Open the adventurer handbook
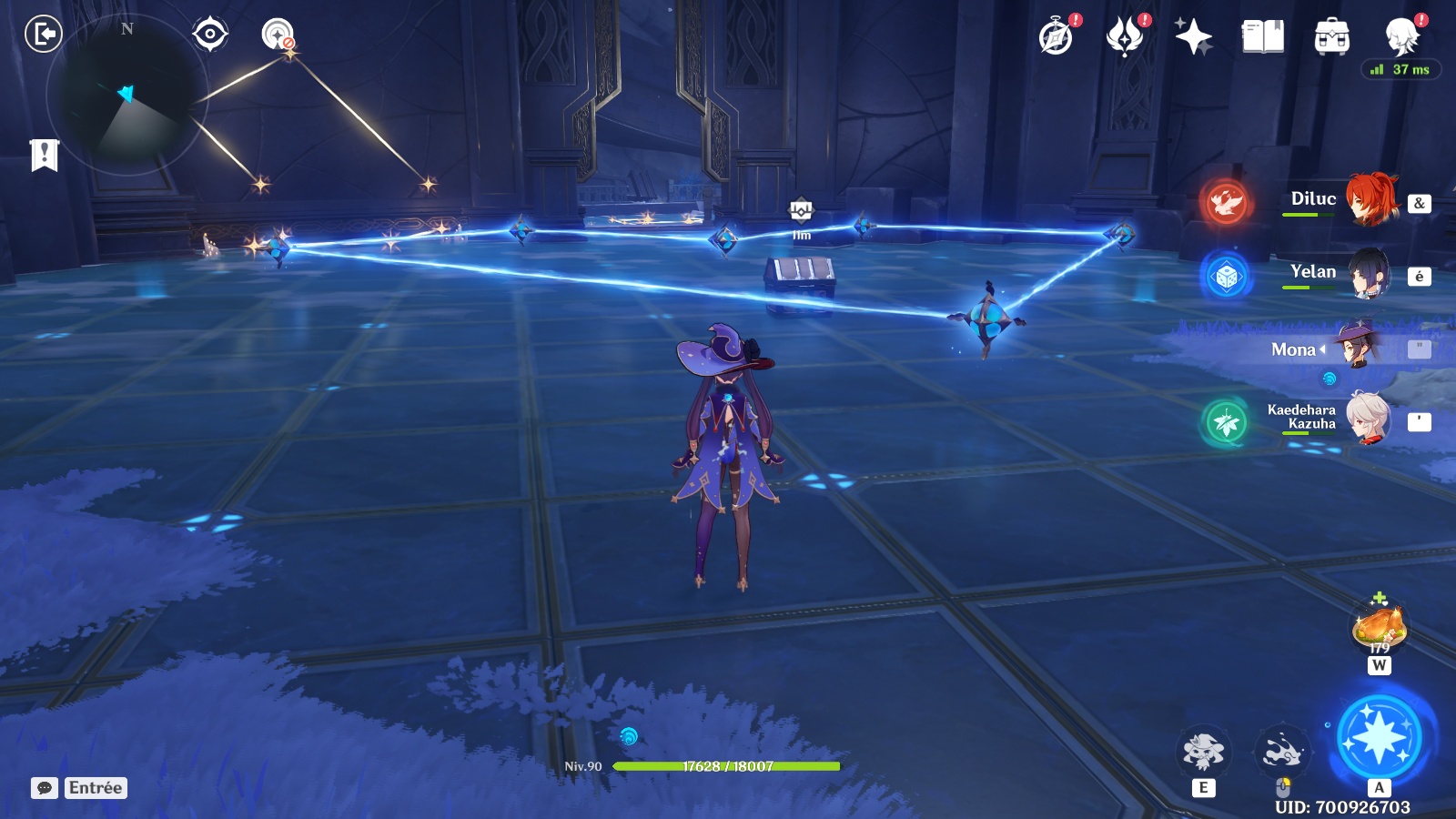 1262,37
